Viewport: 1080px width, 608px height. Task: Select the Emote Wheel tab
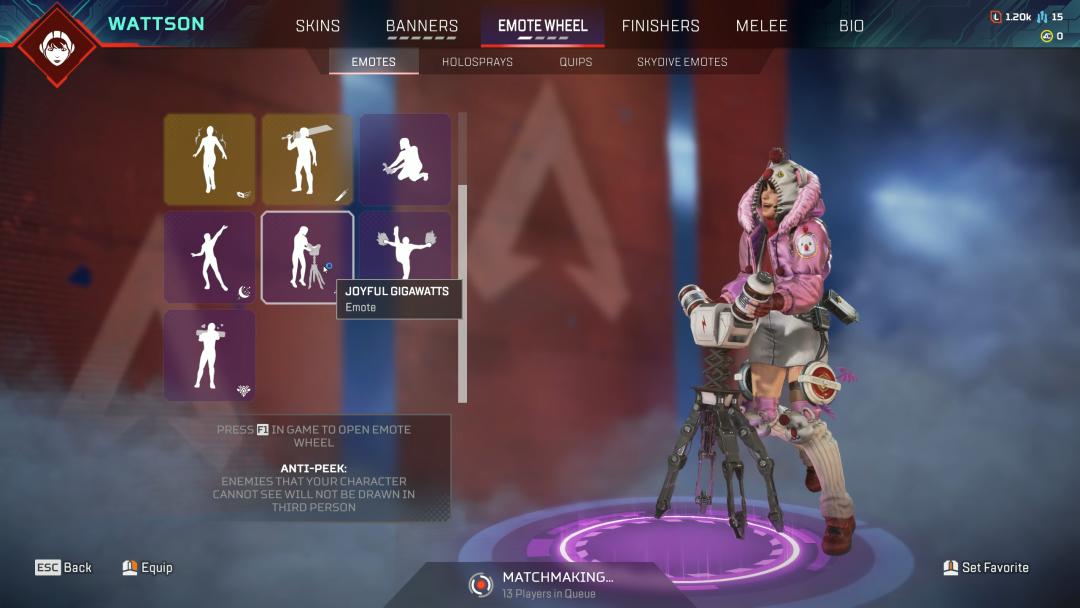(543, 26)
